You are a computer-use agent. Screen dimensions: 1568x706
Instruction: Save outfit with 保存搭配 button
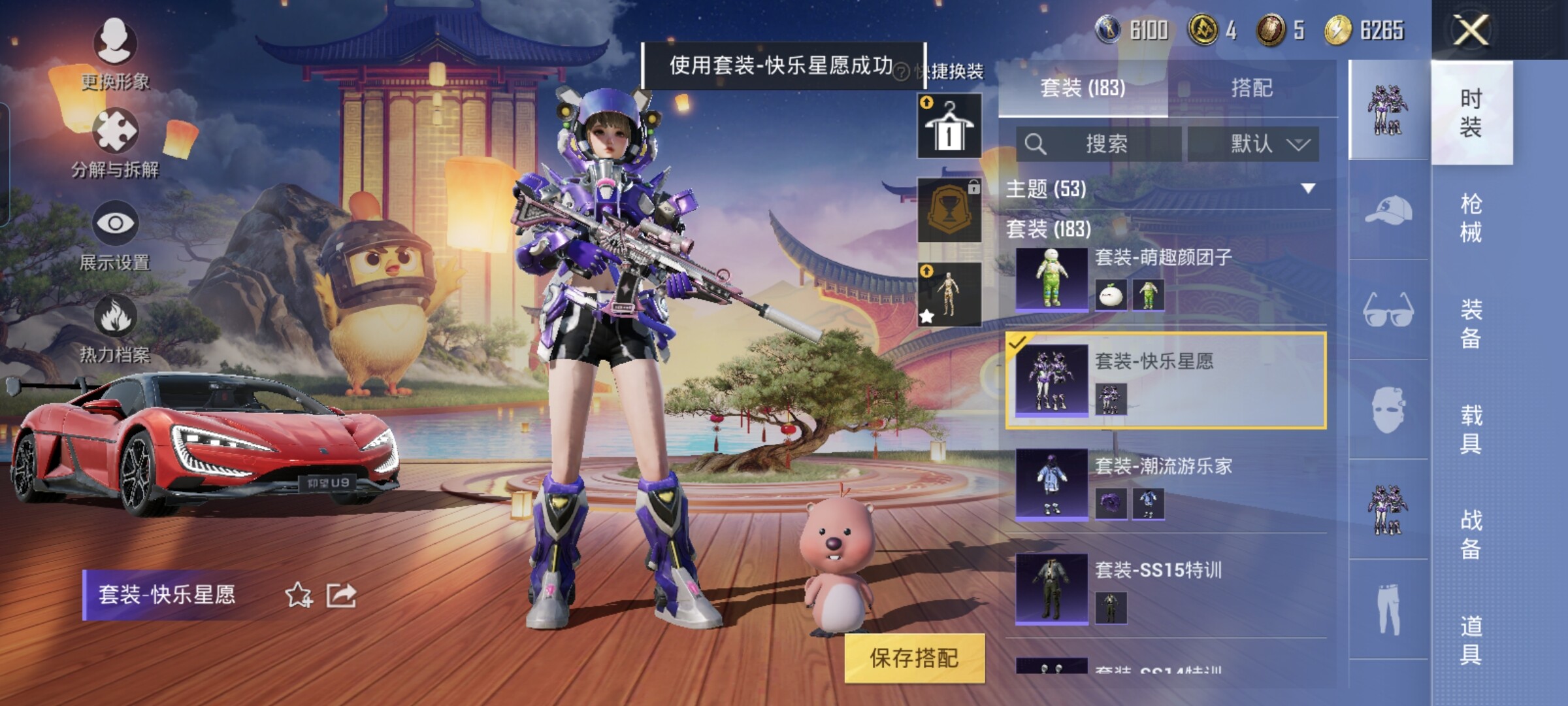point(914,658)
